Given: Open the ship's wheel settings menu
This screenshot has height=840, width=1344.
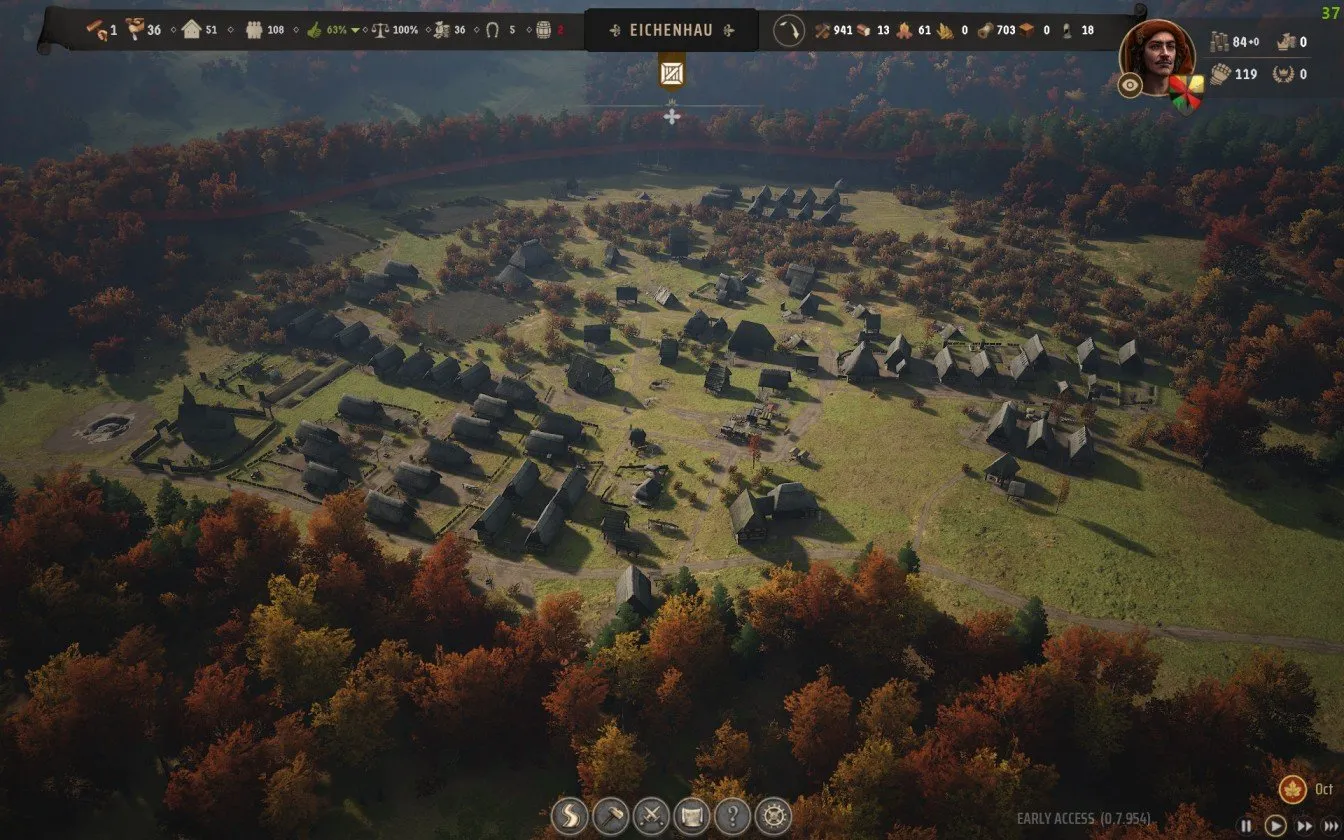Looking at the screenshot, I should click(x=773, y=816).
